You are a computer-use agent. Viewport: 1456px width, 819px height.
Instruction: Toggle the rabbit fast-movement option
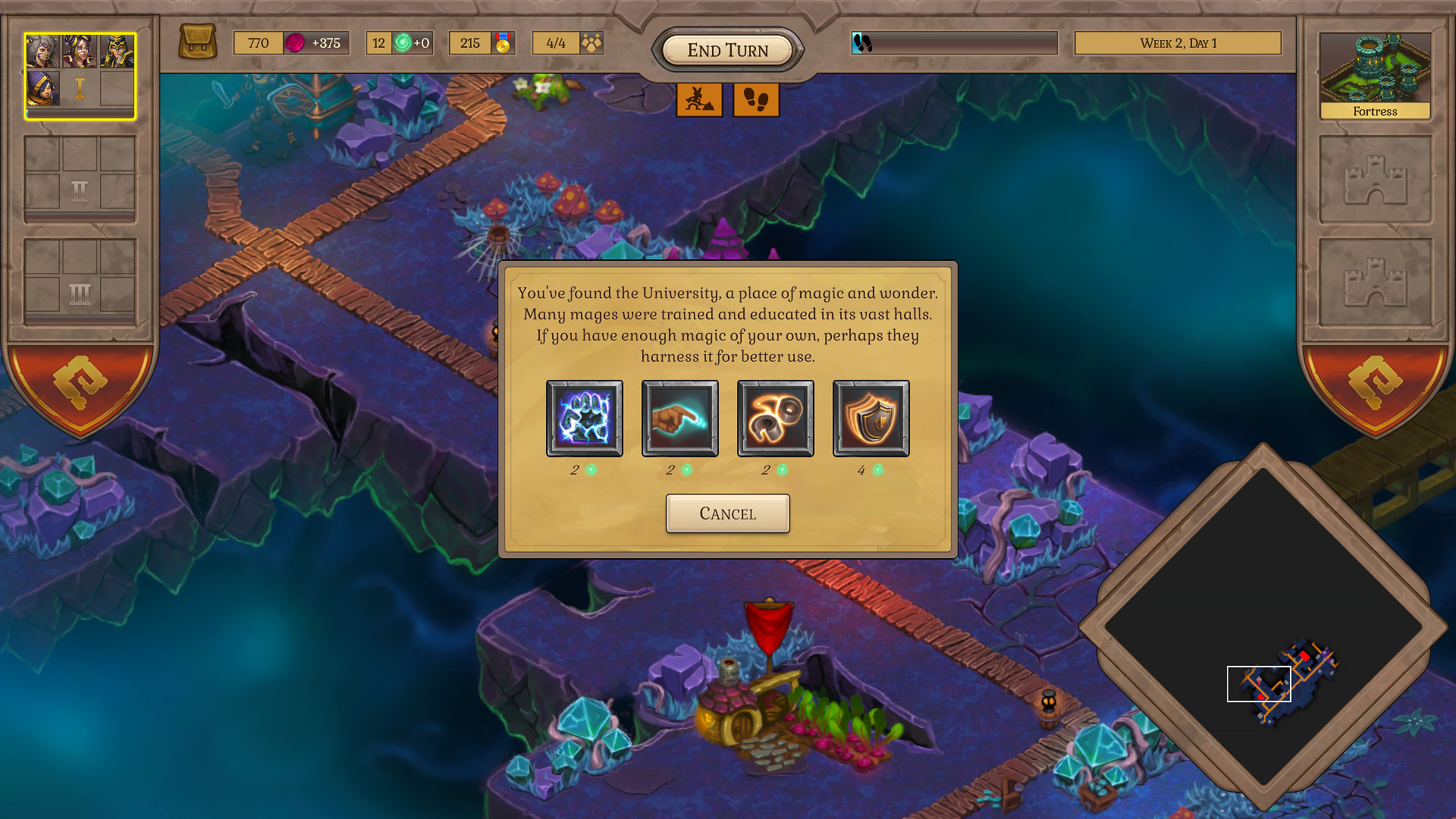pos(699,99)
